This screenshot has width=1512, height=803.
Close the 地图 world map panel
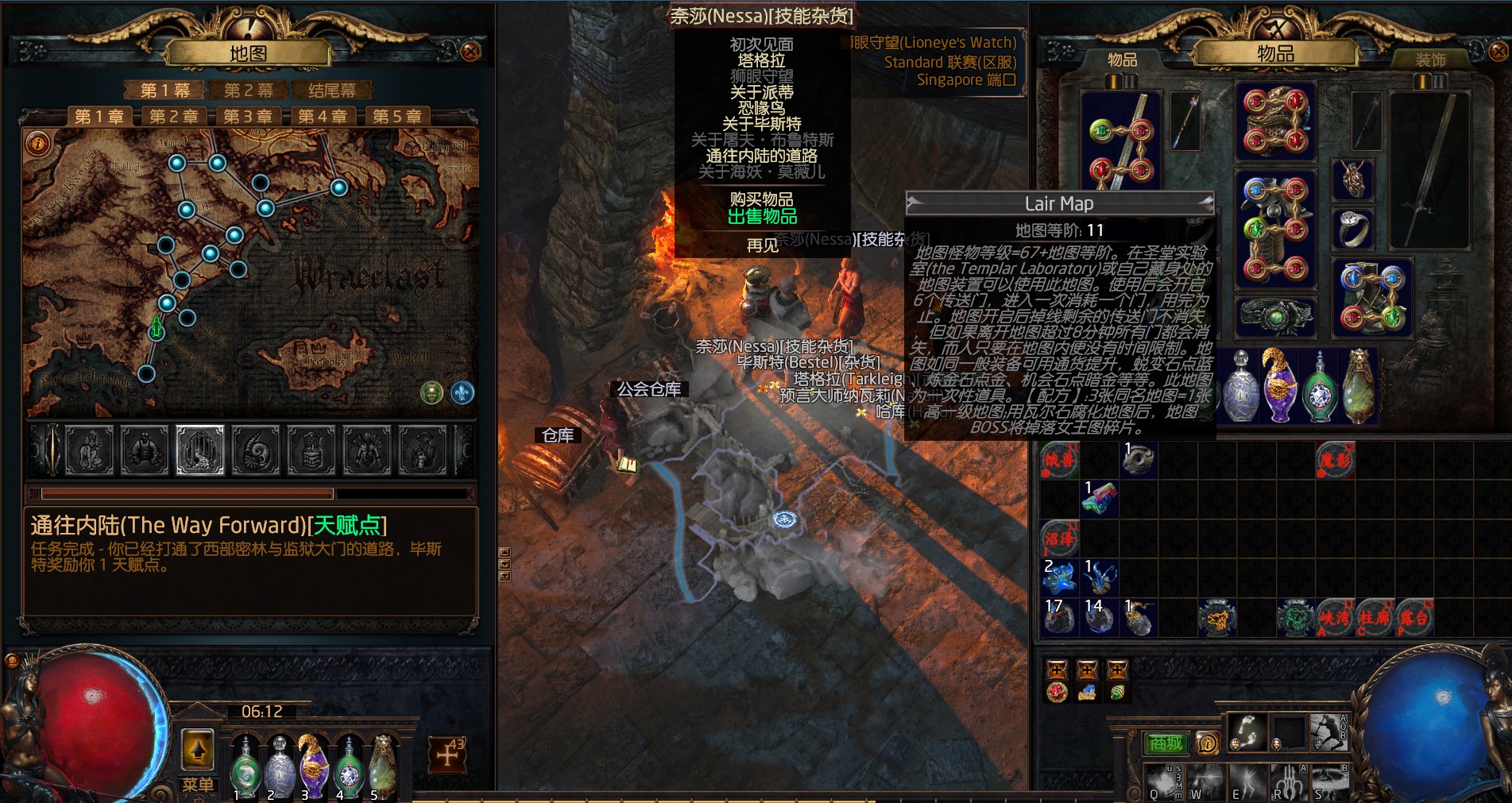(470, 52)
